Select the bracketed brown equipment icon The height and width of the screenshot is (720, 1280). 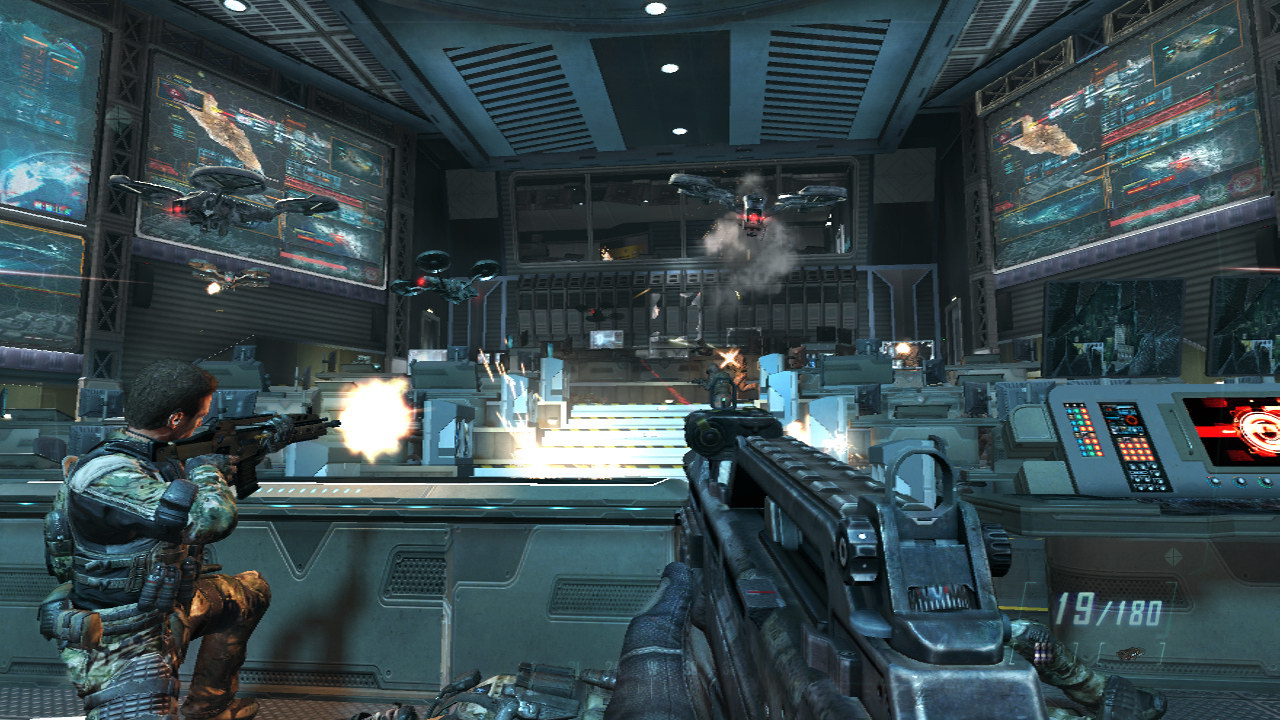point(1131,653)
